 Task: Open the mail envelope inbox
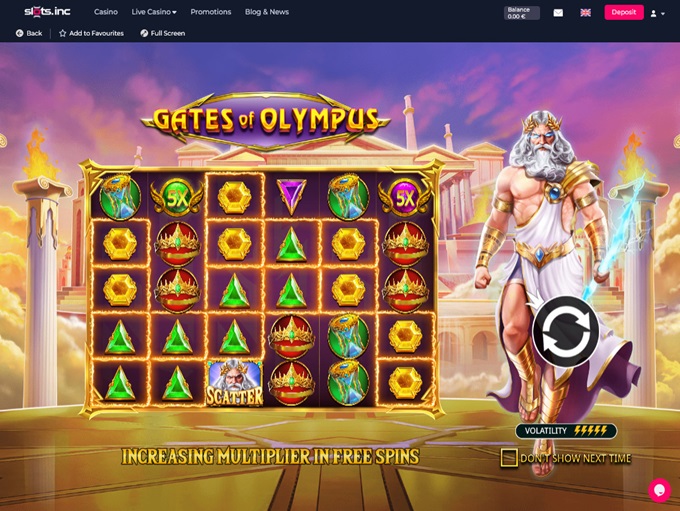(558, 13)
